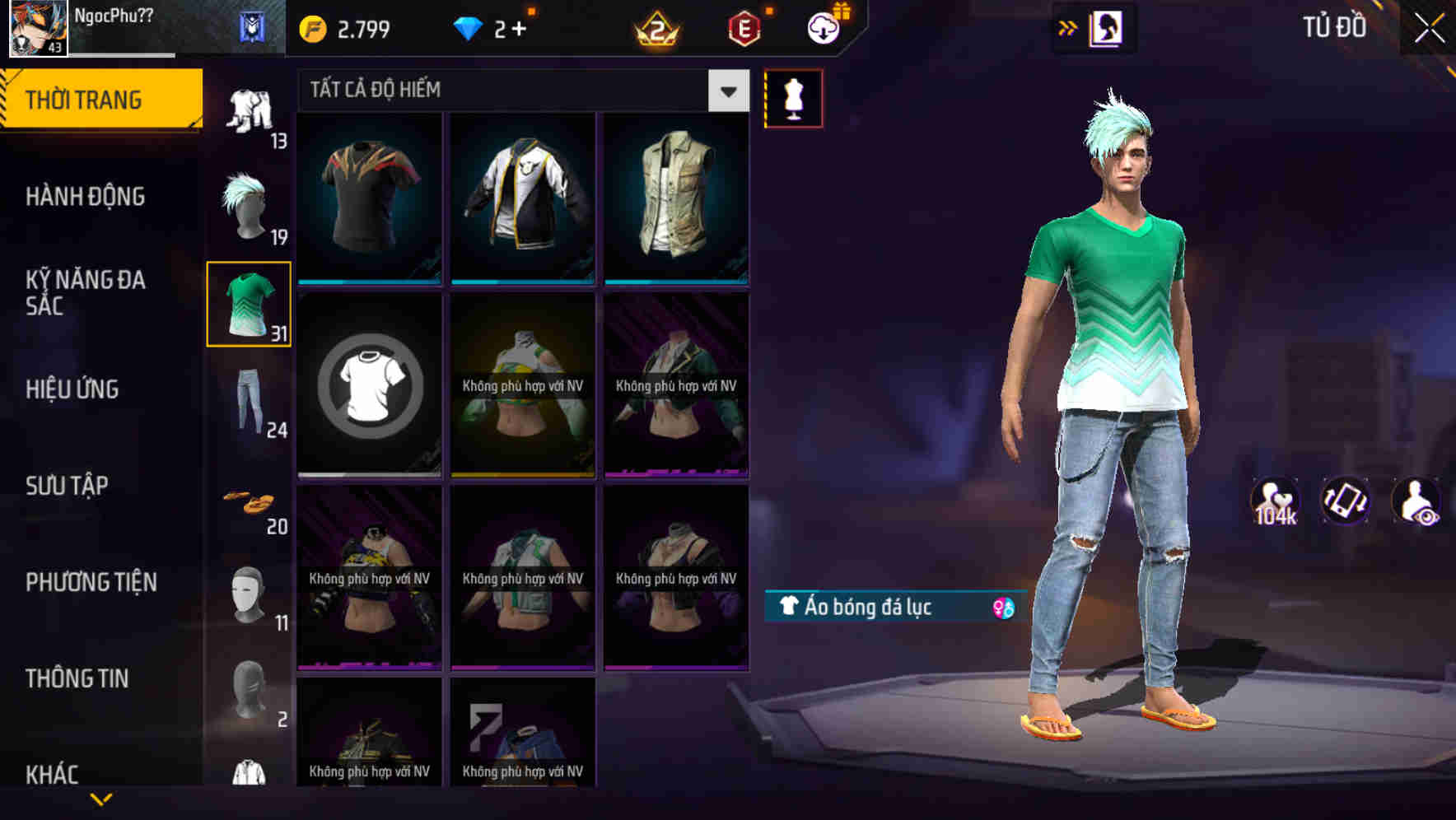Image resolution: width=1456 pixels, height=820 pixels.
Task: Open the E-badge icon in the top bar
Action: click(740, 25)
